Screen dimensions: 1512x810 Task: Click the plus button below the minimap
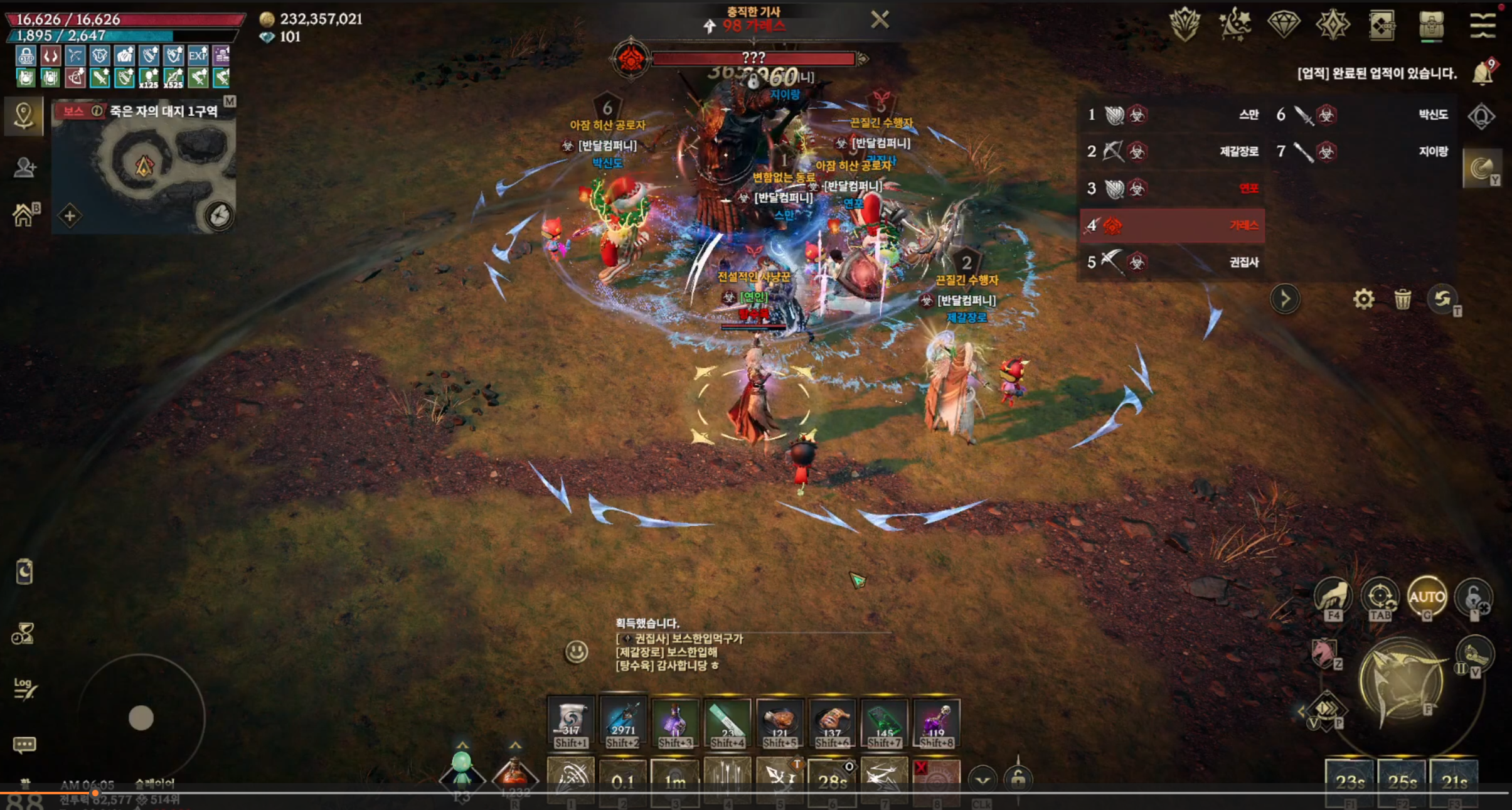[x=70, y=216]
